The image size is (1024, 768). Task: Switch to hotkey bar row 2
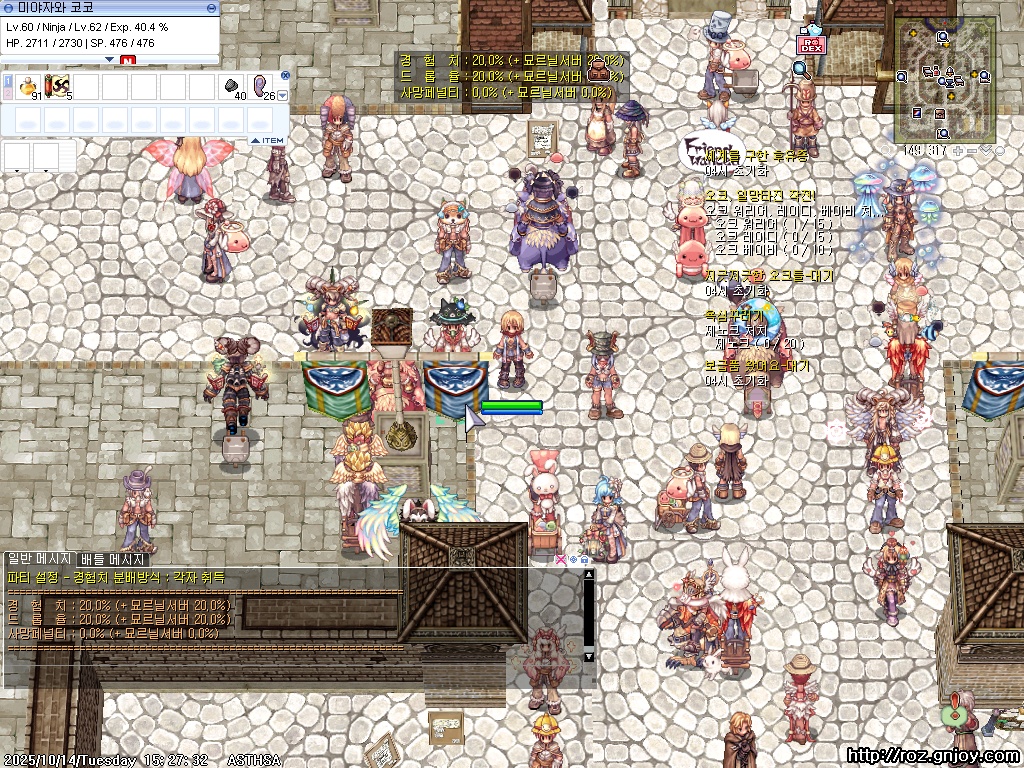tap(7, 93)
